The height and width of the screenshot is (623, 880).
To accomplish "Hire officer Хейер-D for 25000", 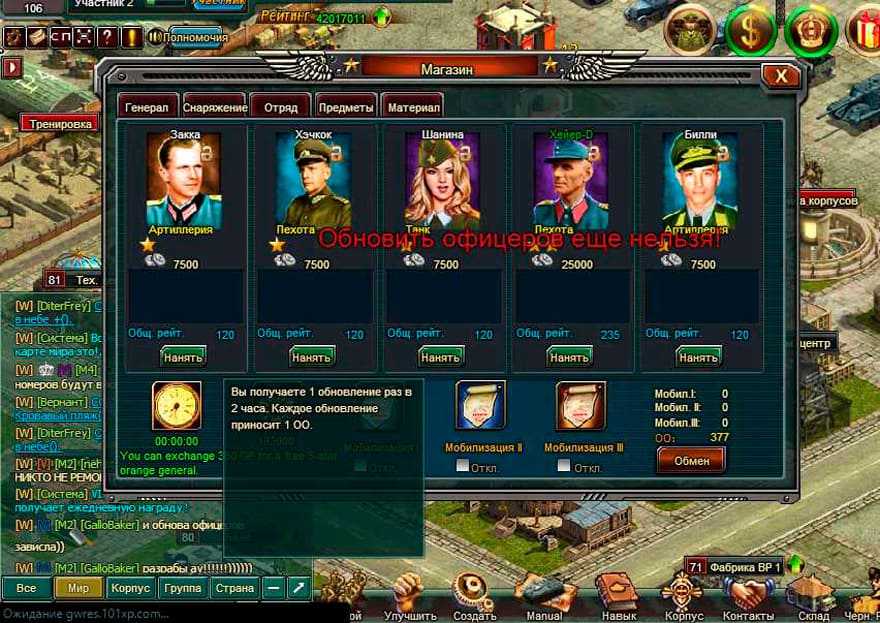I will [570, 356].
